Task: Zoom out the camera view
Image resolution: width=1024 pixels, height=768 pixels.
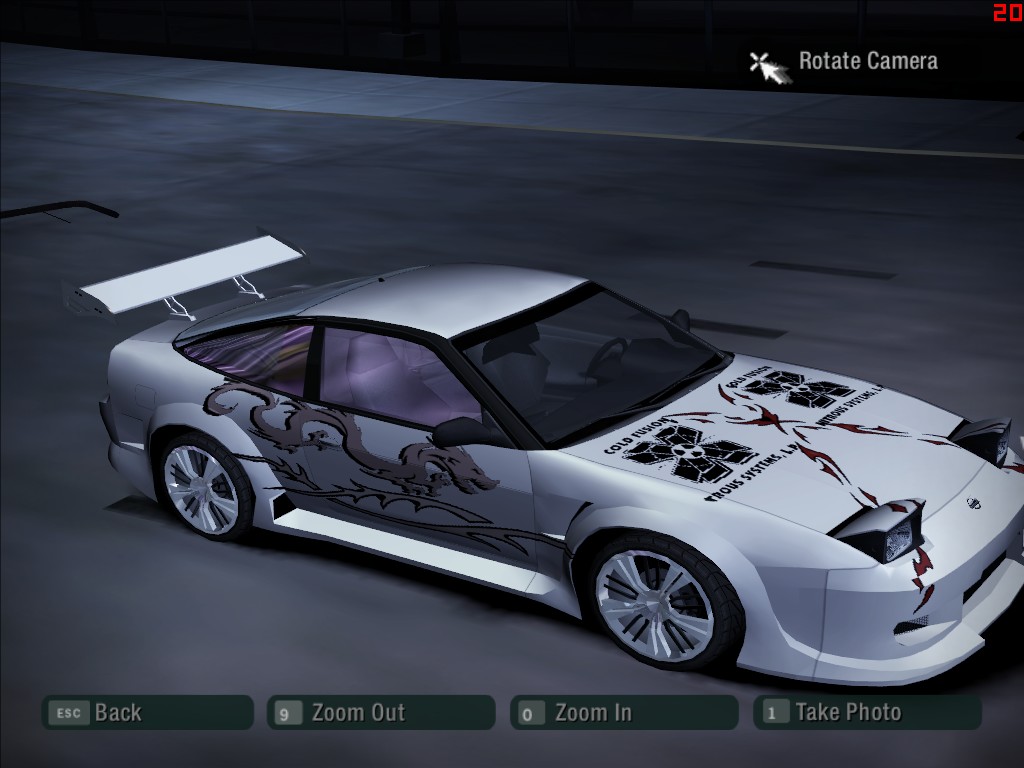Action: (381, 713)
